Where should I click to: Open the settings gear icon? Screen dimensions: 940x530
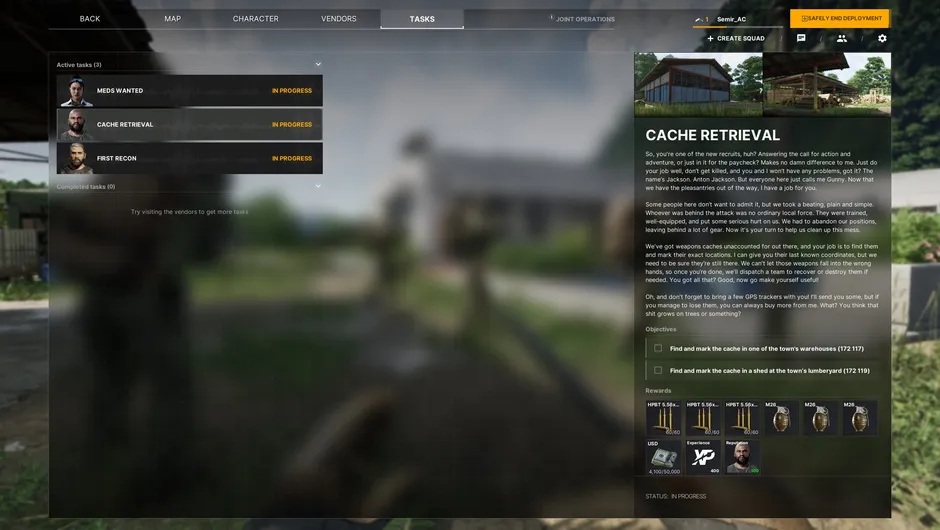[882, 39]
